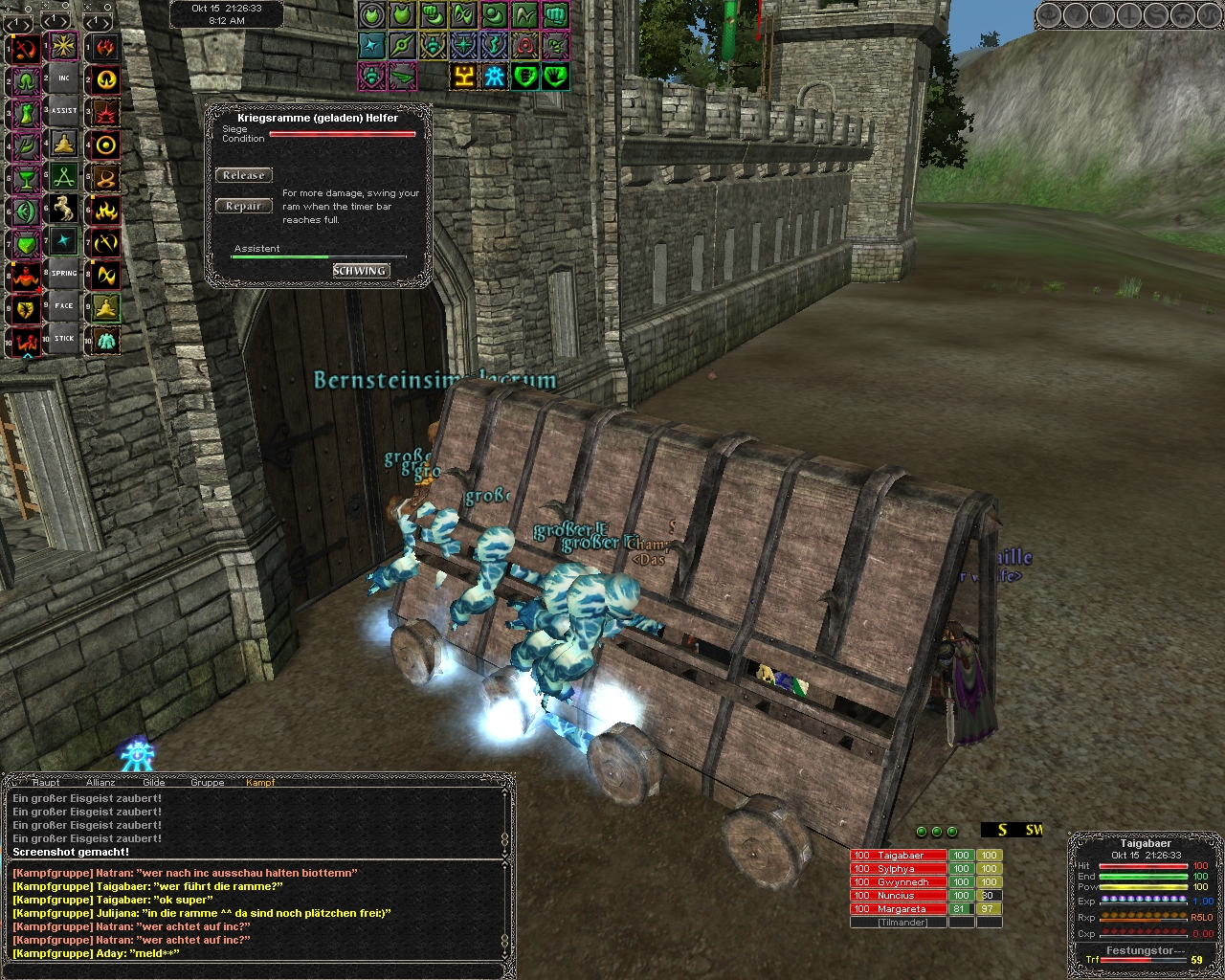Viewport: 1225px width, 980px height.
Task: Select group member Sylphya
Action: pos(898,869)
